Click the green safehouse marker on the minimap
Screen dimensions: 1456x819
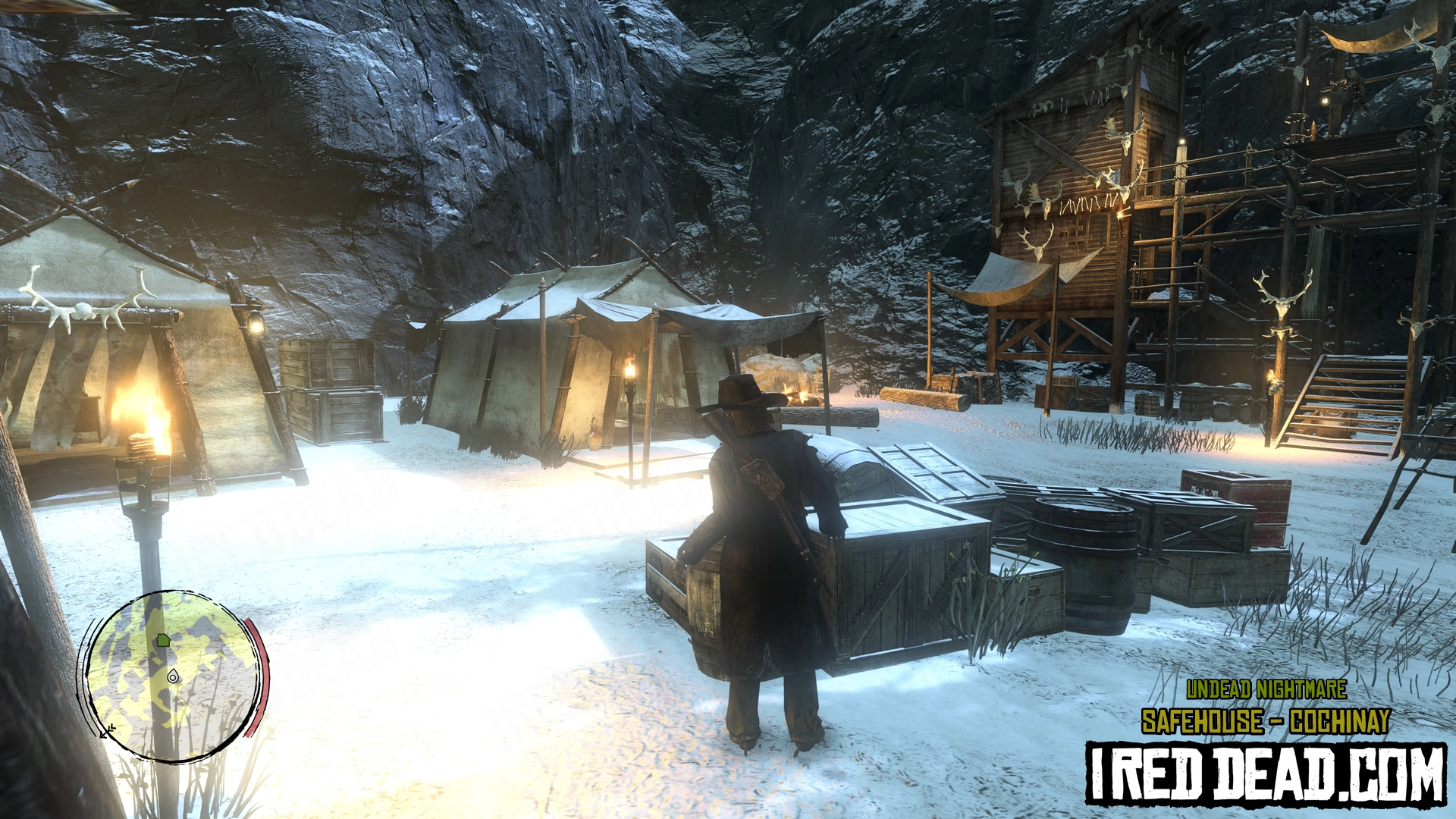point(163,640)
